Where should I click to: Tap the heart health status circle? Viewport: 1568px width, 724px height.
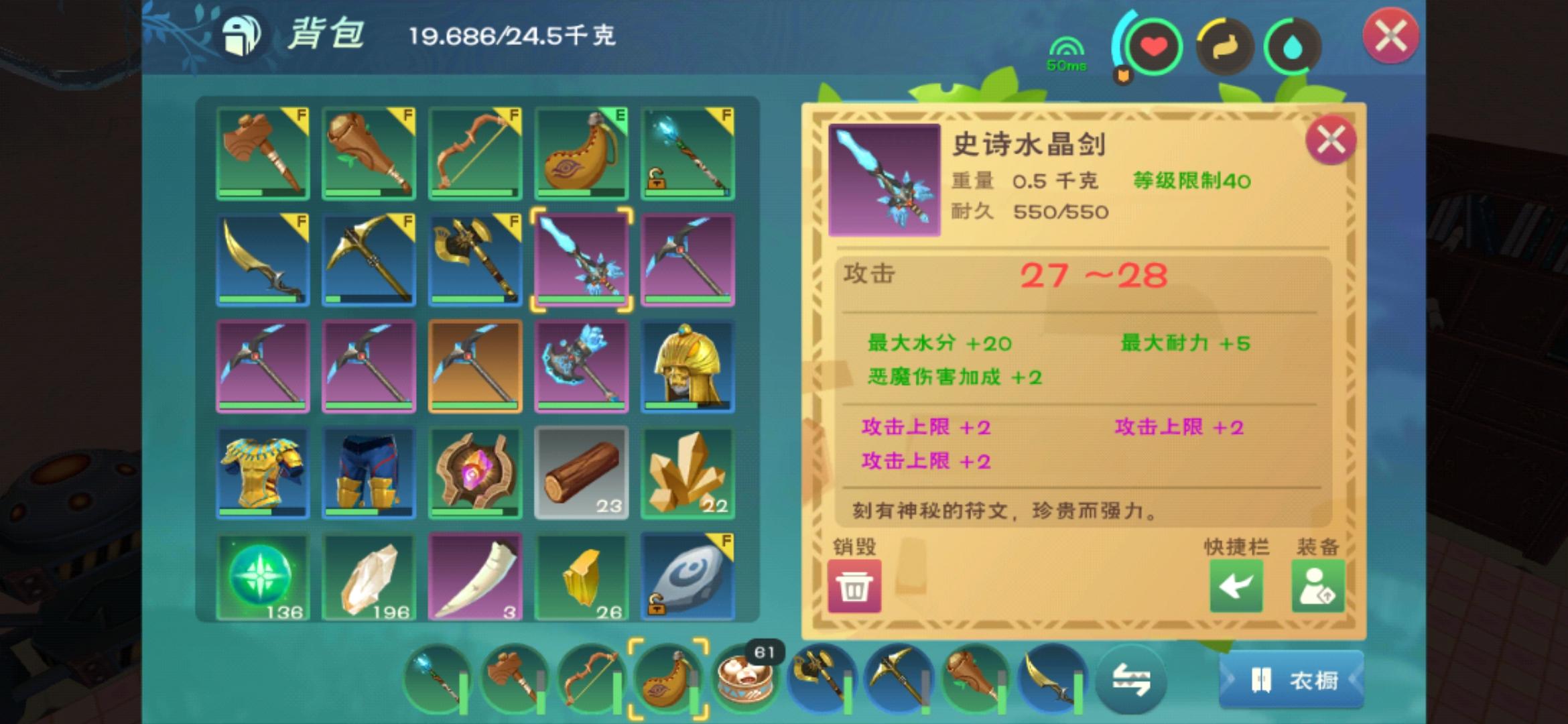[x=1155, y=45]
